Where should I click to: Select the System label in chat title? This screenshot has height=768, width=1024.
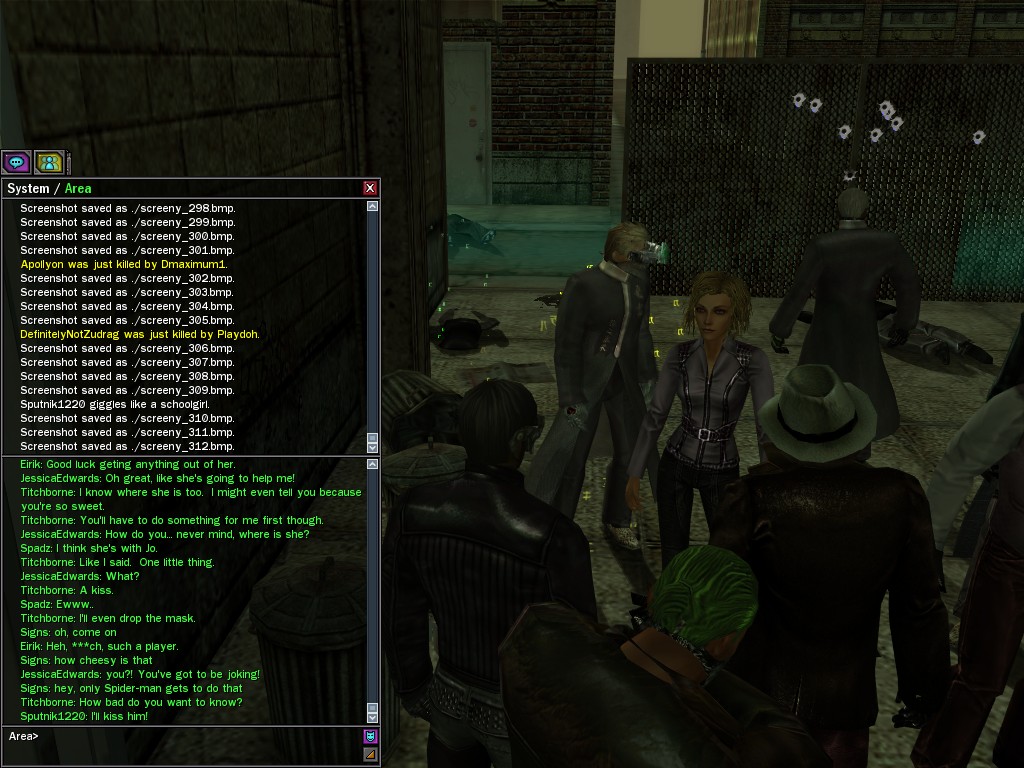(x=28, y=188)
